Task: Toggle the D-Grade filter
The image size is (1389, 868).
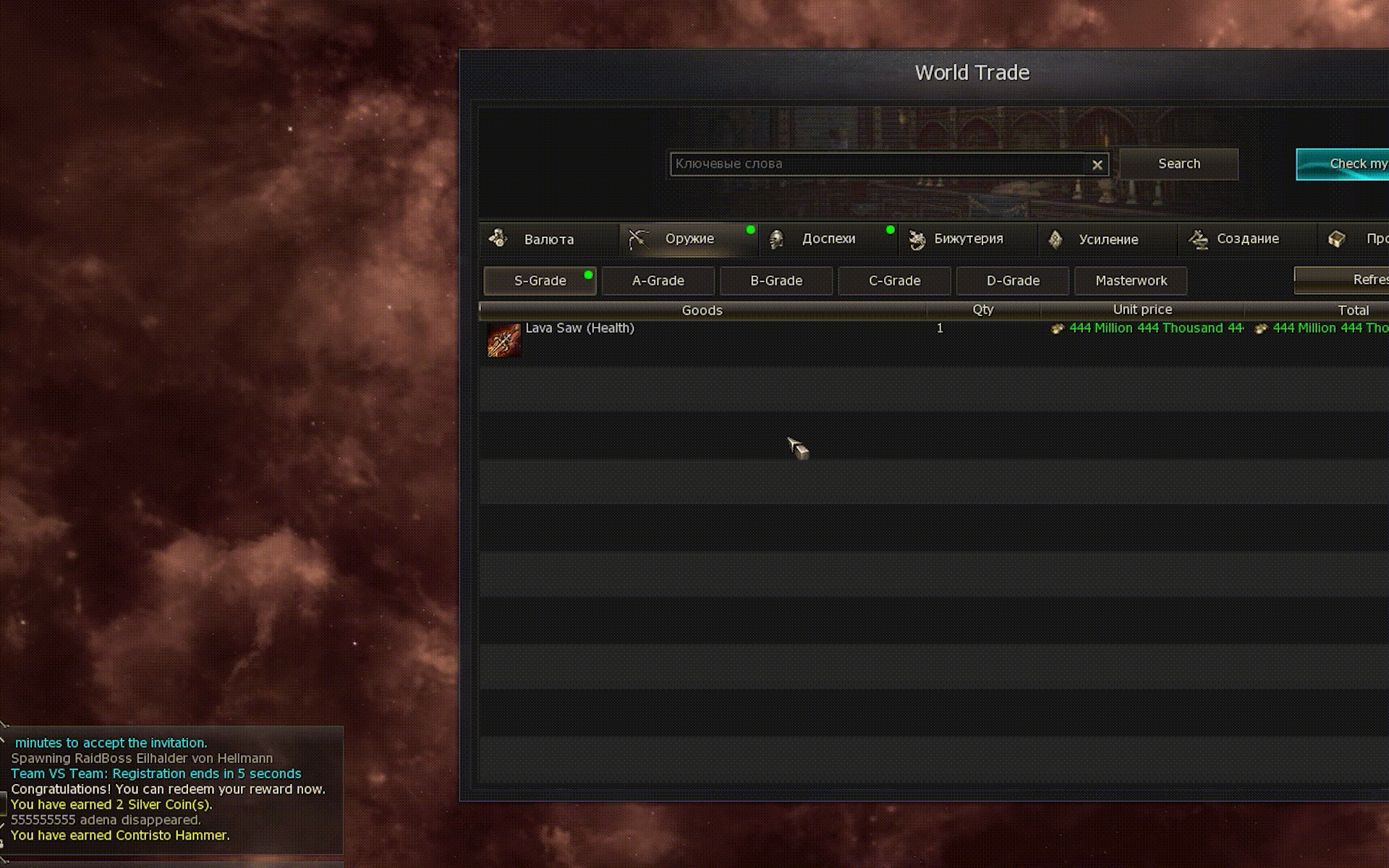Action: (x=1012, y=281)
